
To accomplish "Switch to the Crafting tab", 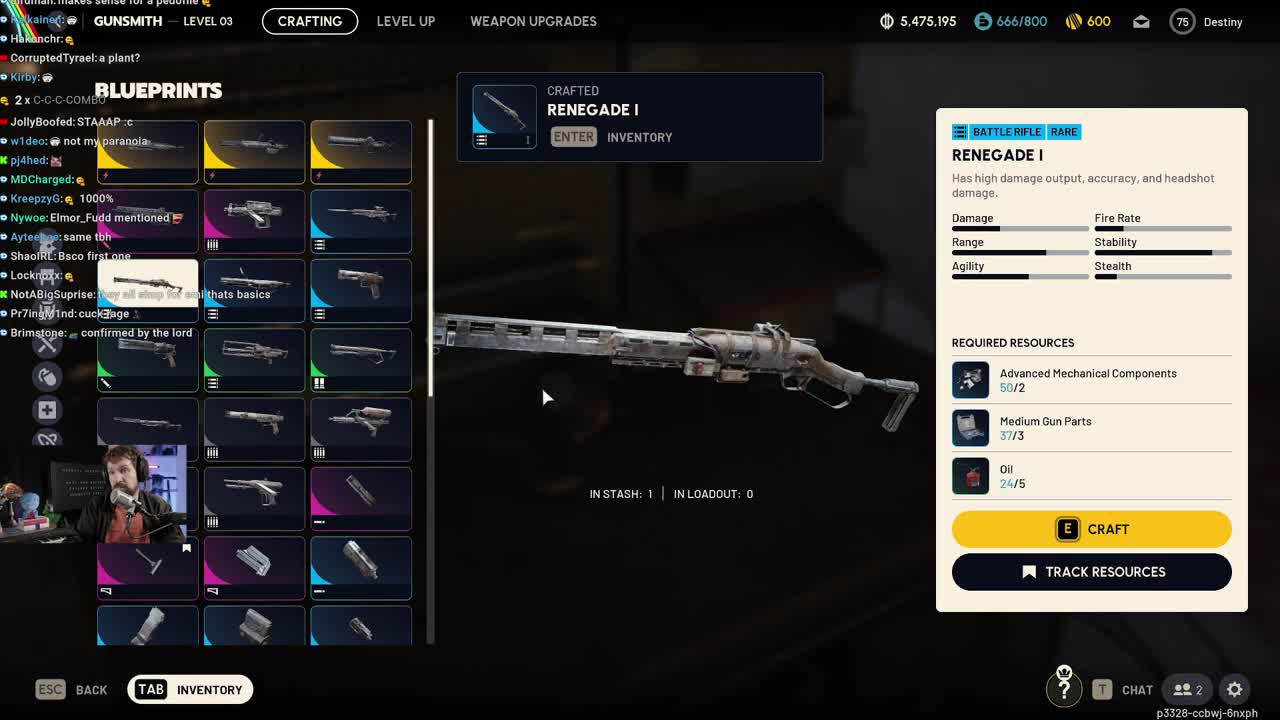I will (x=310, y=21).
